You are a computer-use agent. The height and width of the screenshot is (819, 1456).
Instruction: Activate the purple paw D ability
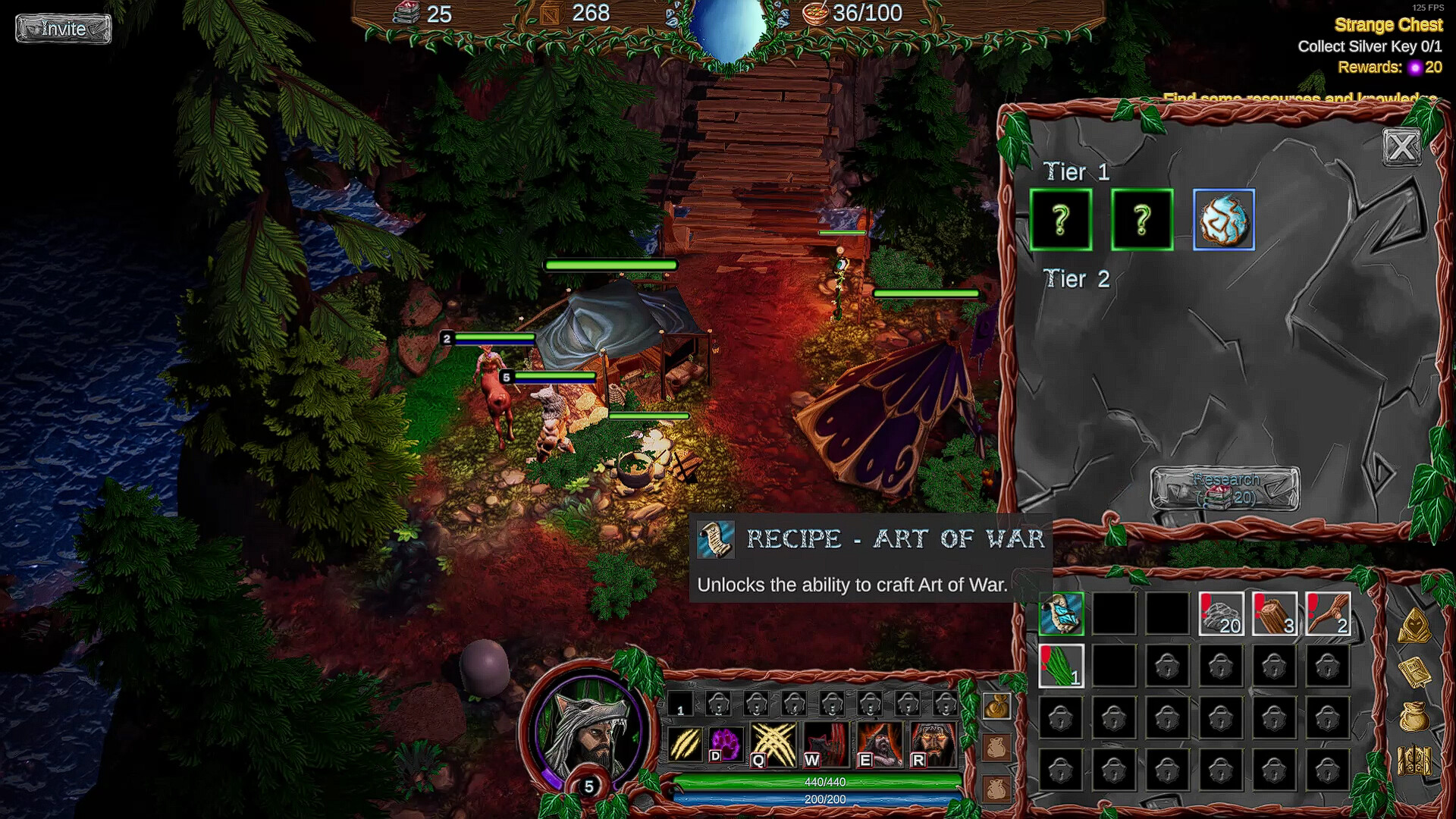725,745
